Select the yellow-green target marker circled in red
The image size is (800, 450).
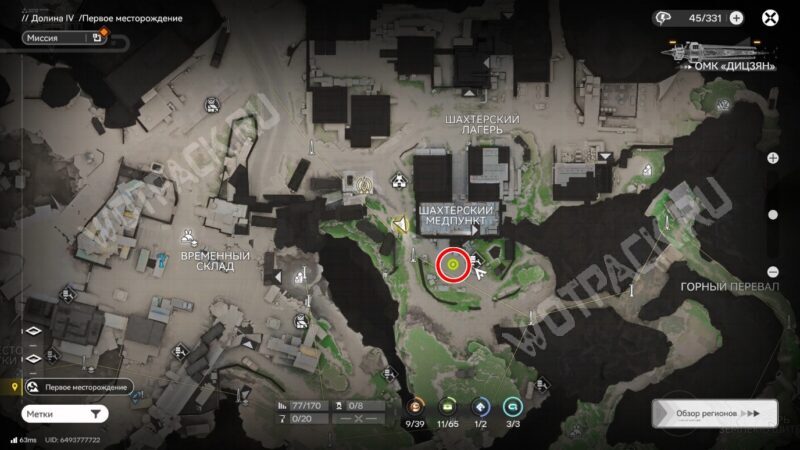click(452, 265)
